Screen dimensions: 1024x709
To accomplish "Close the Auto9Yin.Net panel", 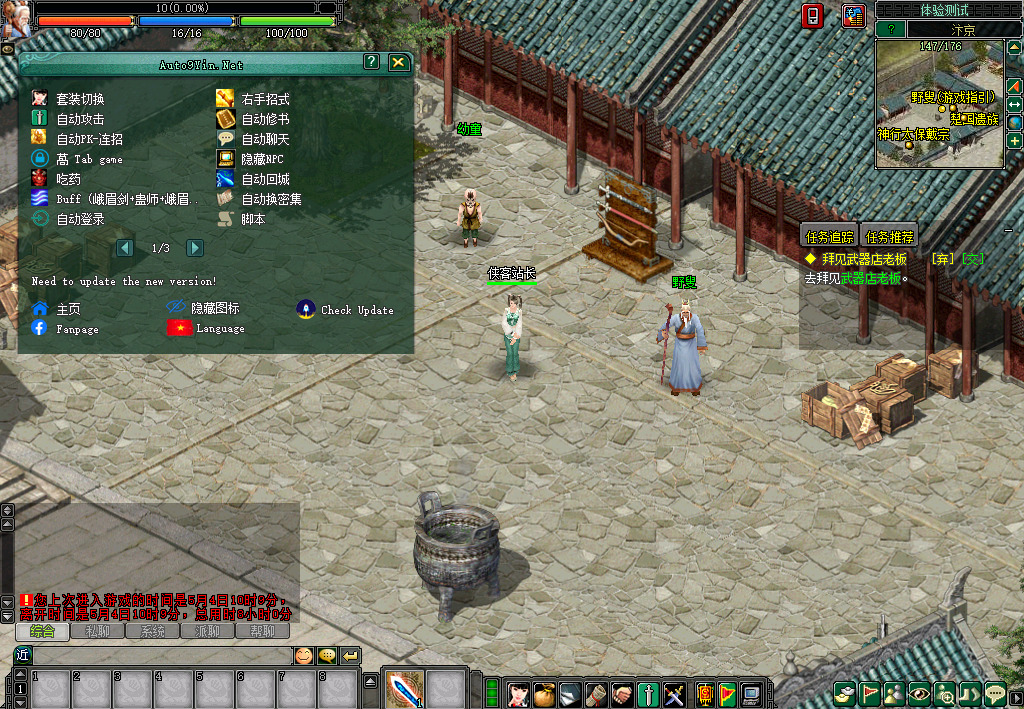I will click(398, 62).
